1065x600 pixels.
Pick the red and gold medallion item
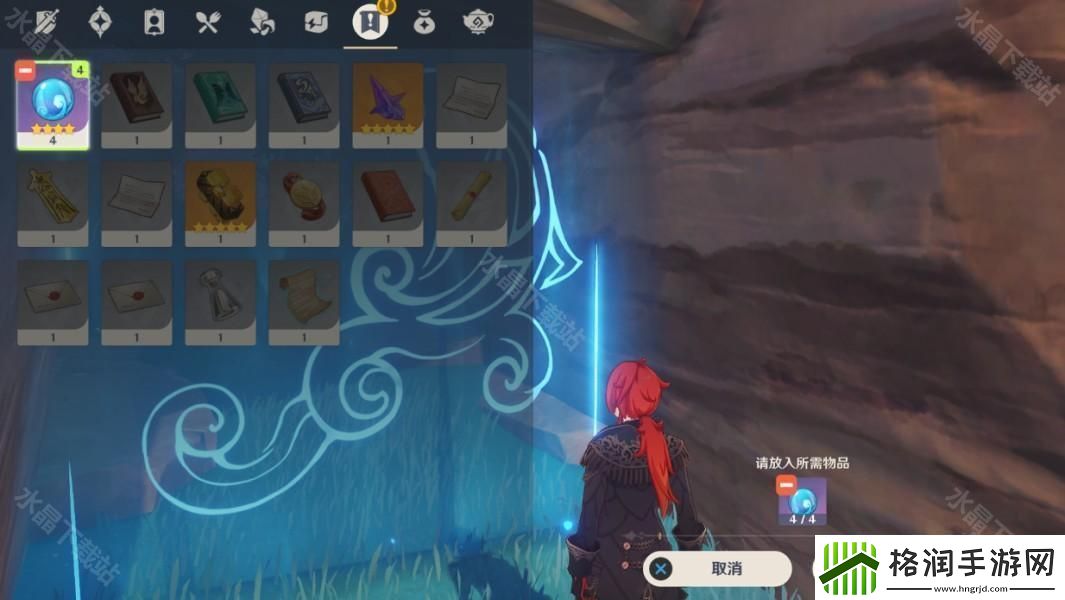point(304,199)
